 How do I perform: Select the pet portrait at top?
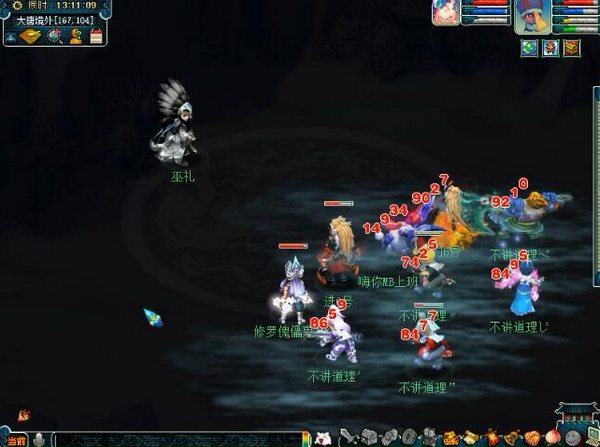coord(446,12)
